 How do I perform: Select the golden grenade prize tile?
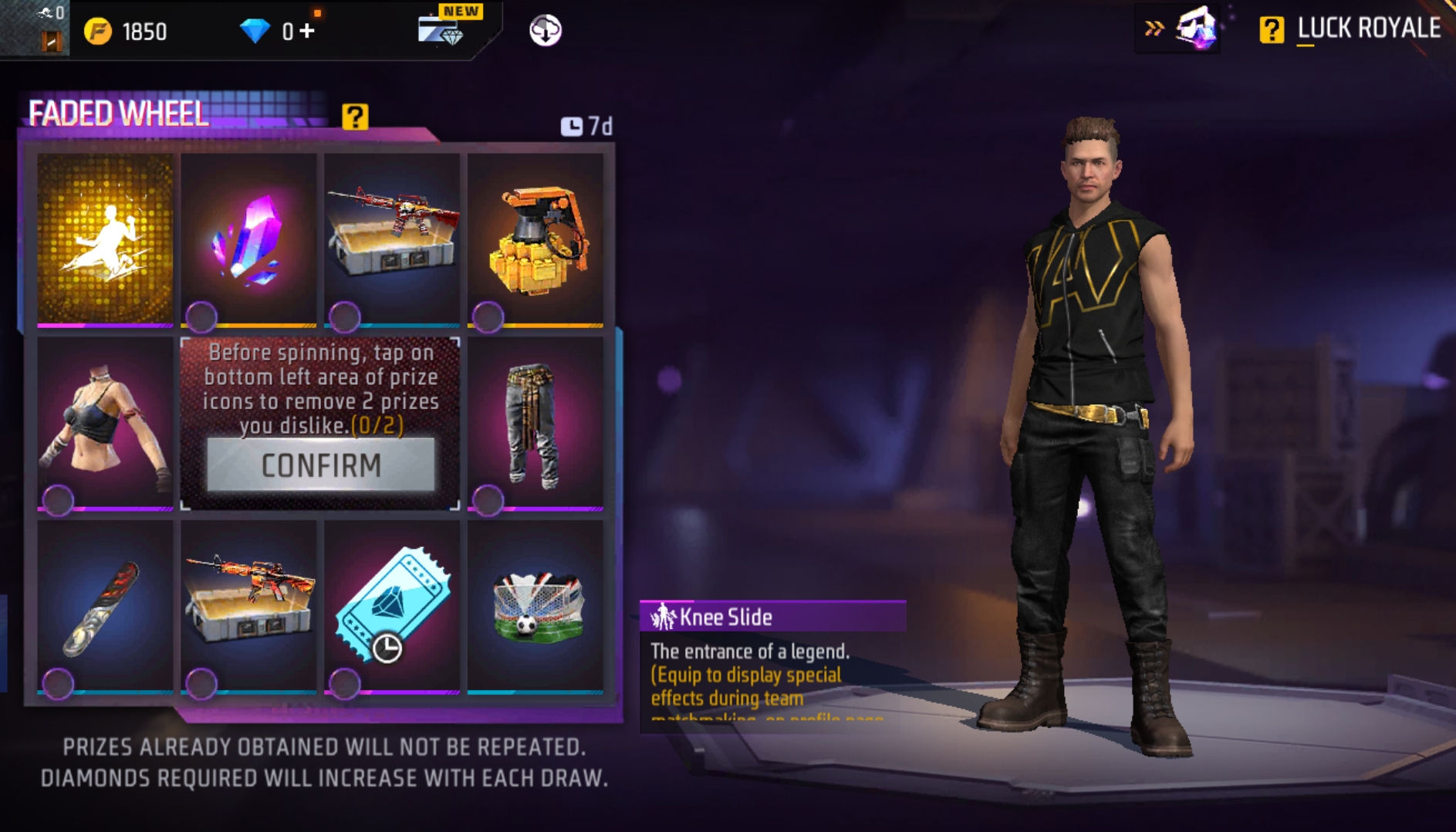tap(535, 238)
